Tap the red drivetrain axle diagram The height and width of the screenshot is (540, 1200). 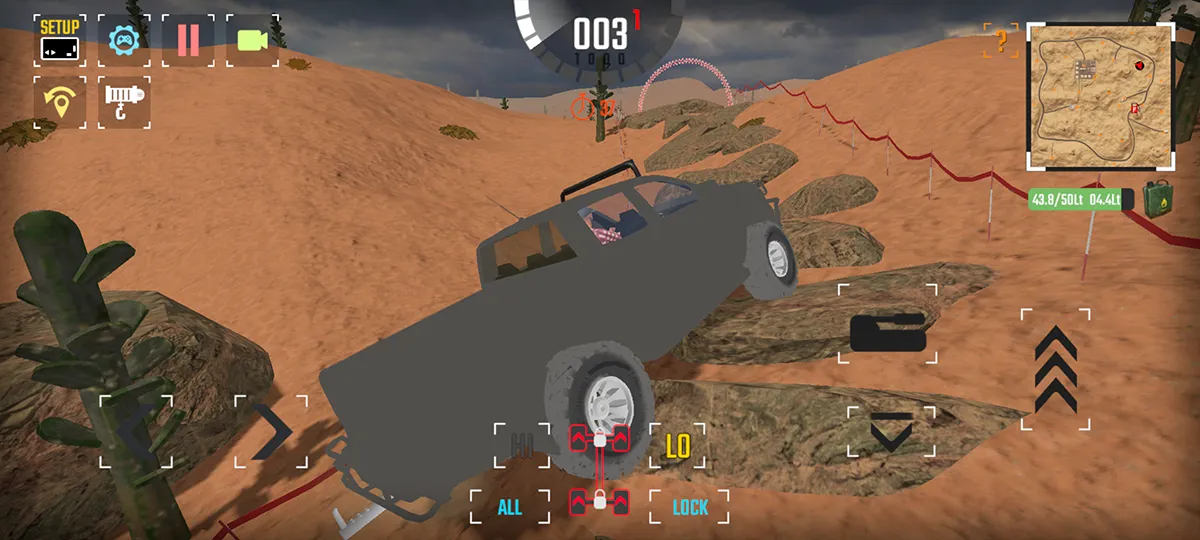coord(599,470)
